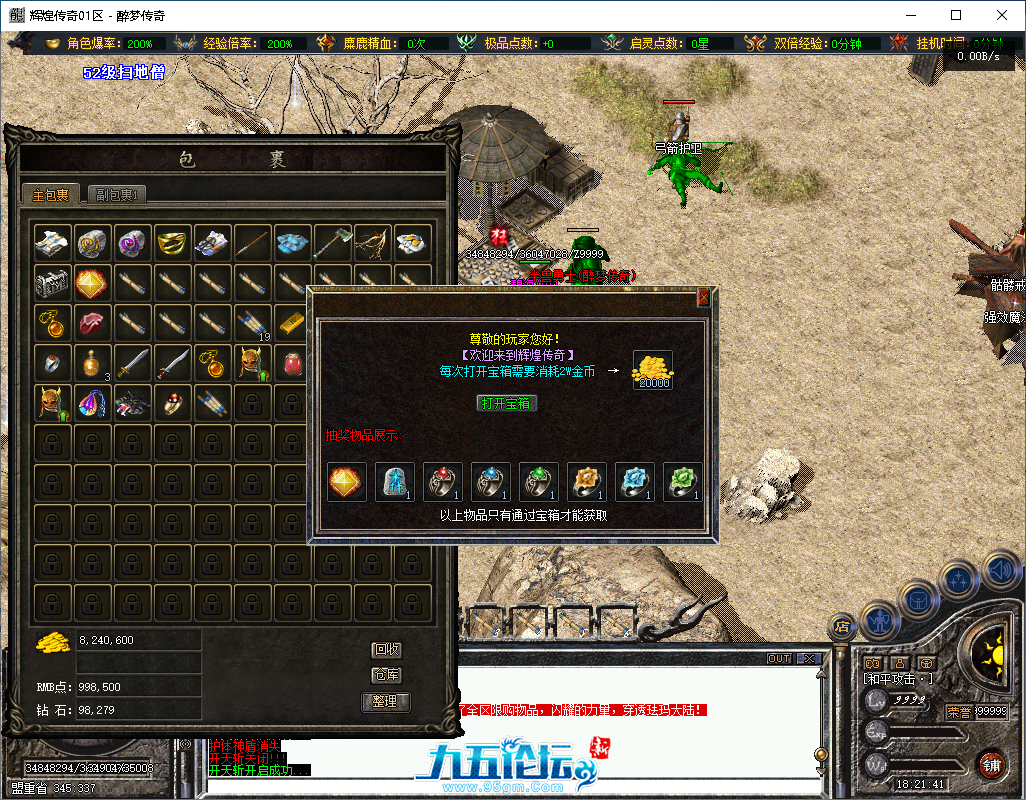Switch to the 副包裹1 bag tab
The width and height of the screenshot is (1026, 800).
click(x=117, y=195)
